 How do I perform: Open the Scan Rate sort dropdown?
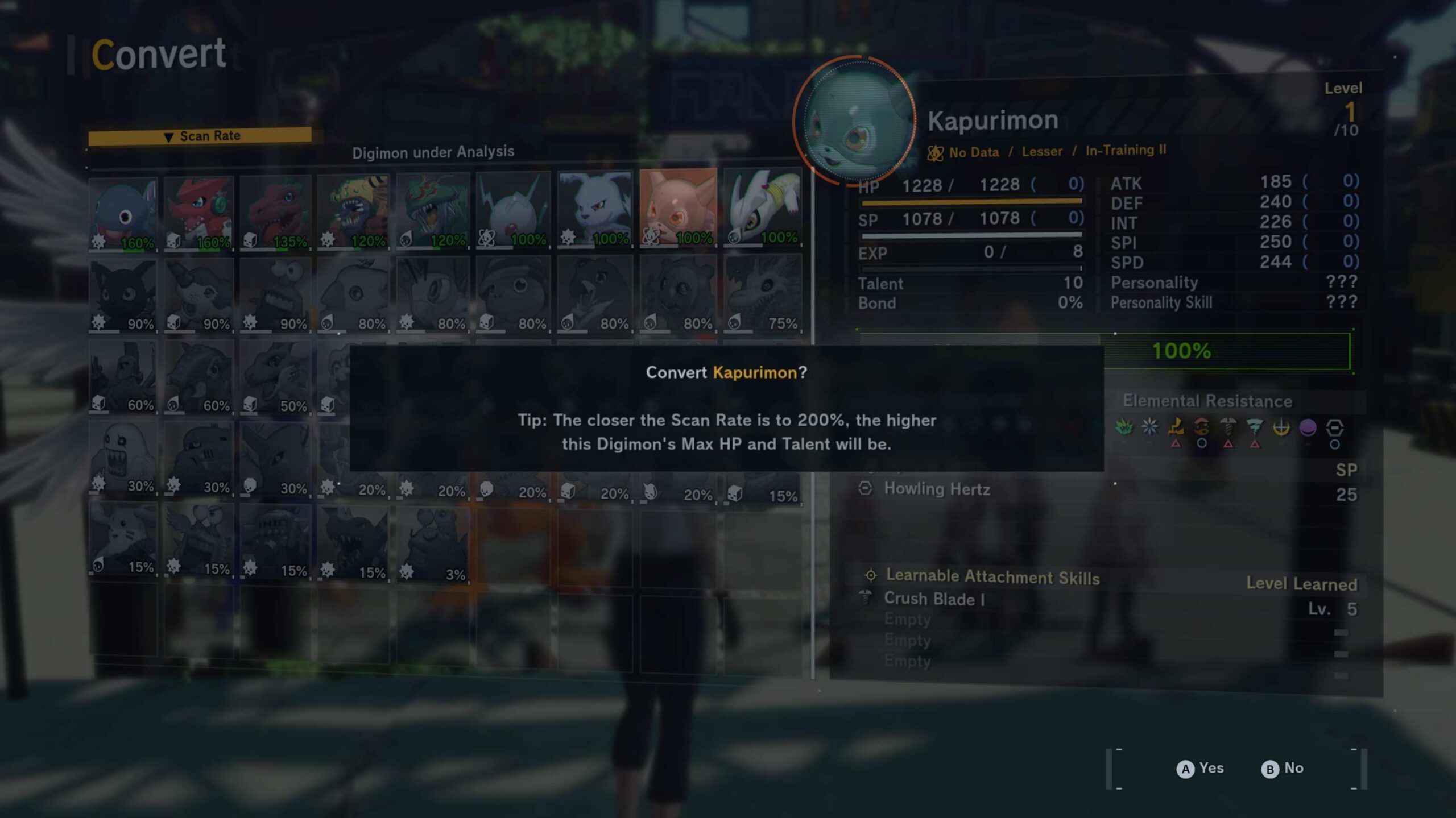point(200,136)
